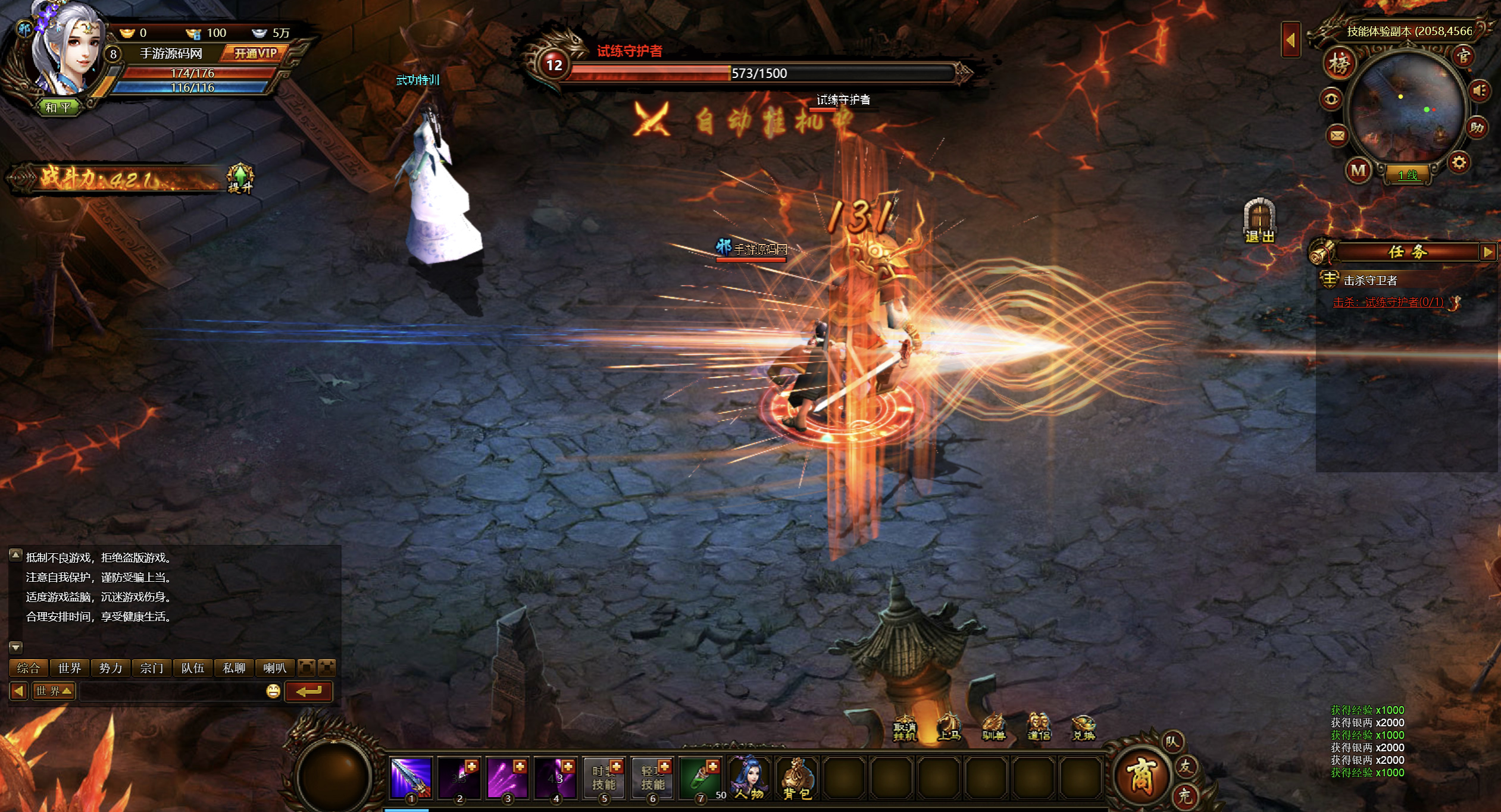Open the rankings (榜) button
This screenshot has height=812, width=1501.
1339,64
